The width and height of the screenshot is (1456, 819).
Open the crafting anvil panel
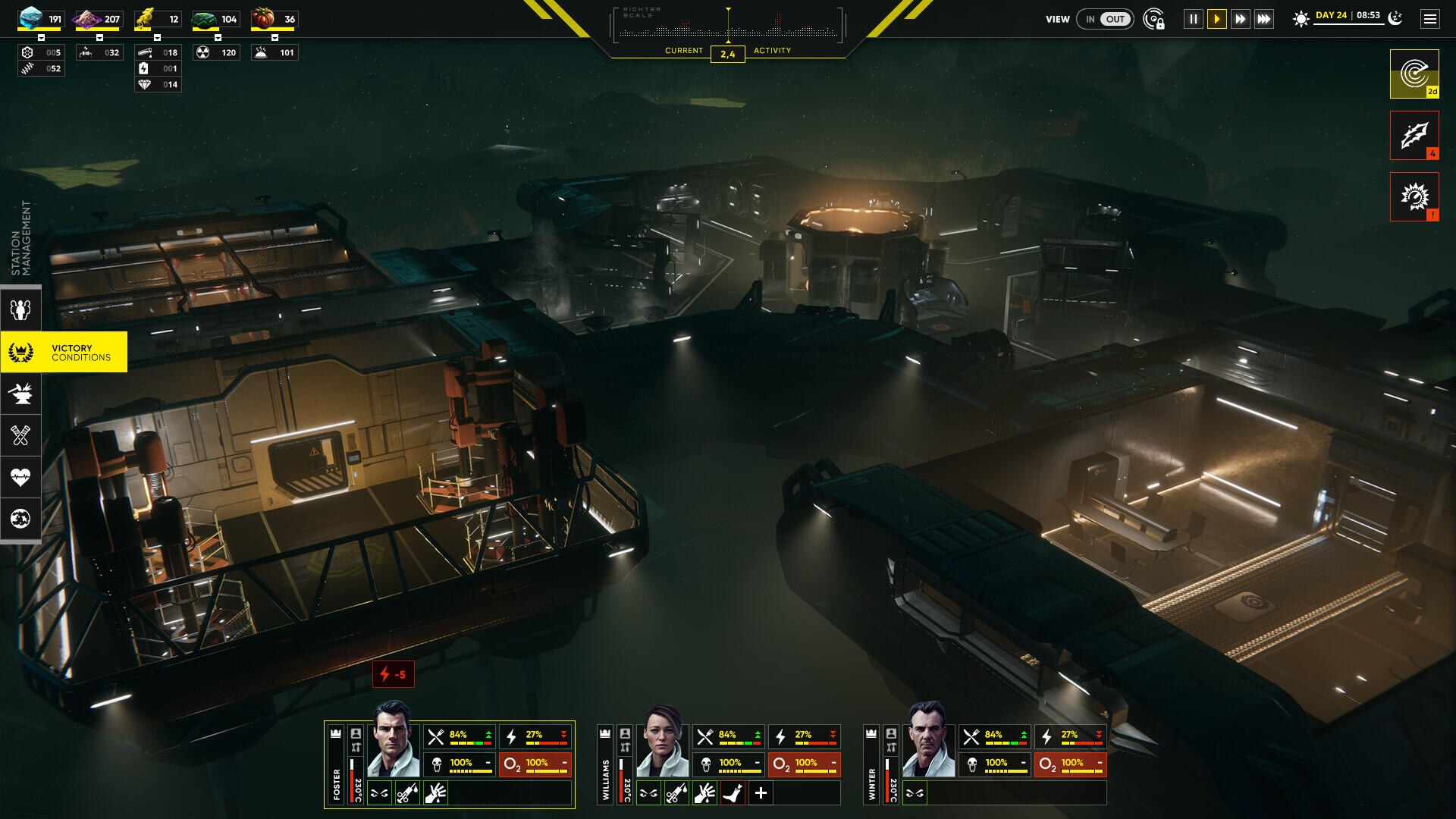[20, 393]
